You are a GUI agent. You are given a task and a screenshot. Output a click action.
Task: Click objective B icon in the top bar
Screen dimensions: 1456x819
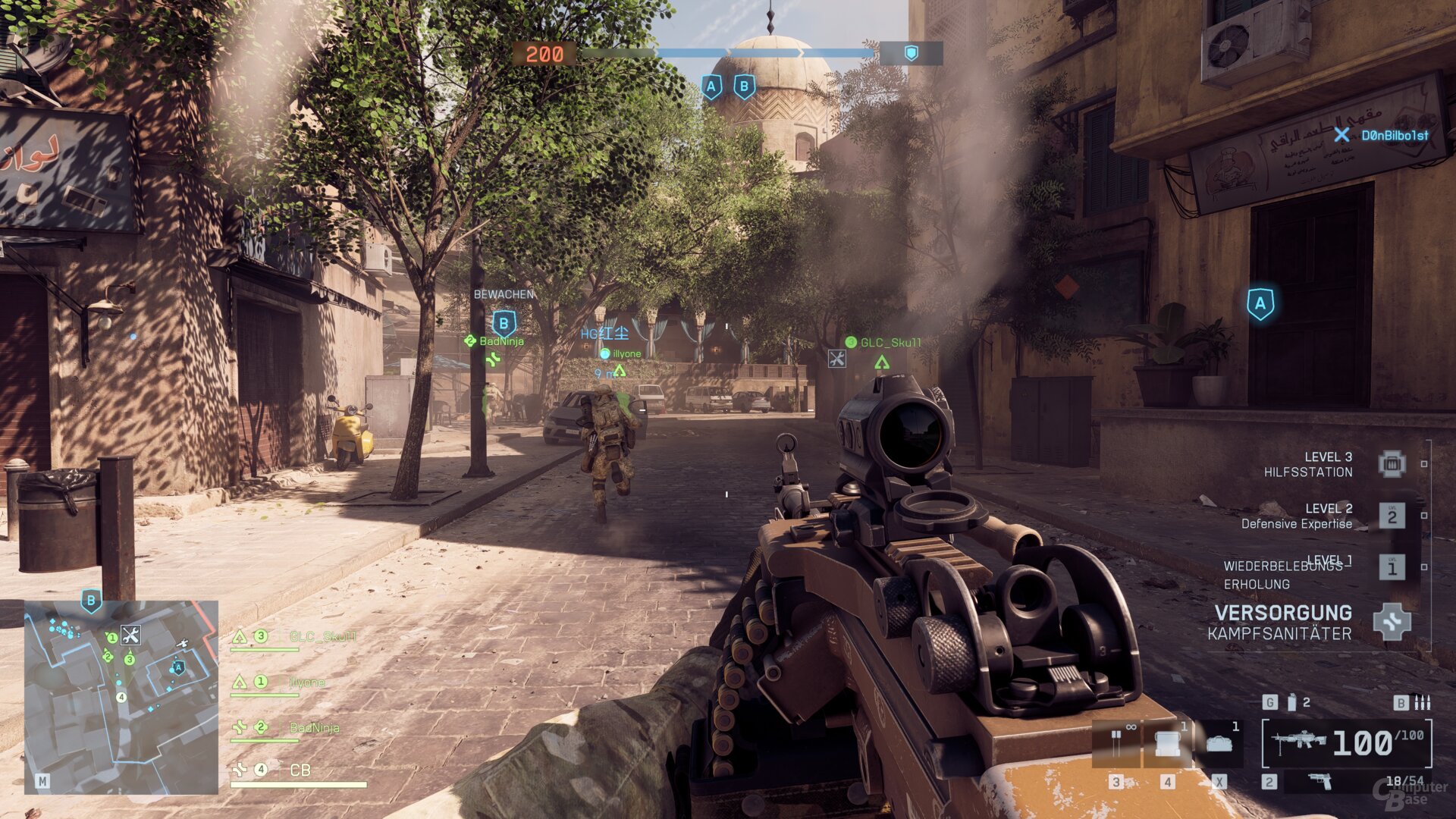pyautogui.click(x=744, y=87)
